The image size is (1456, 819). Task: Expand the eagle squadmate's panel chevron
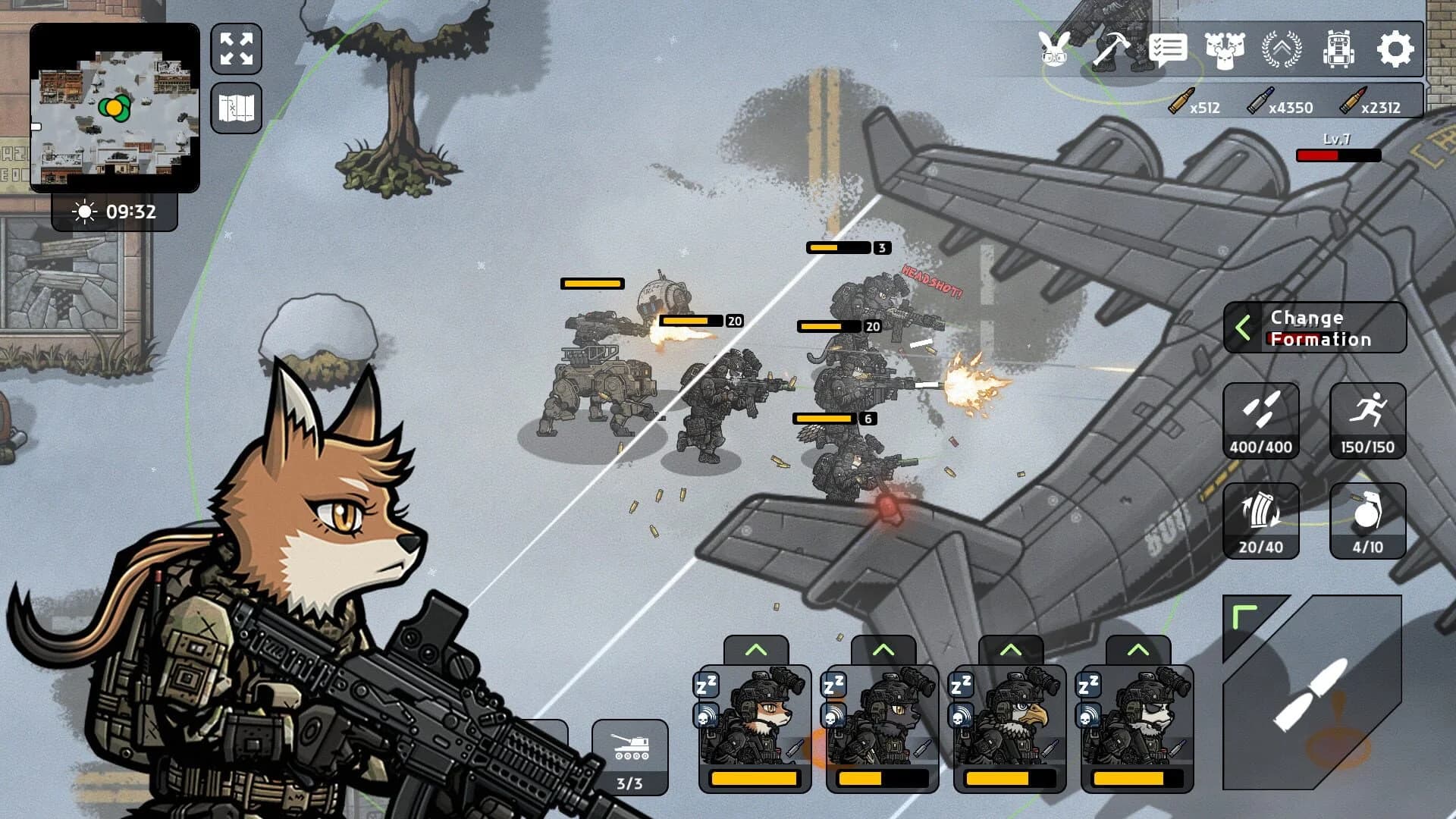(1009, 650)
